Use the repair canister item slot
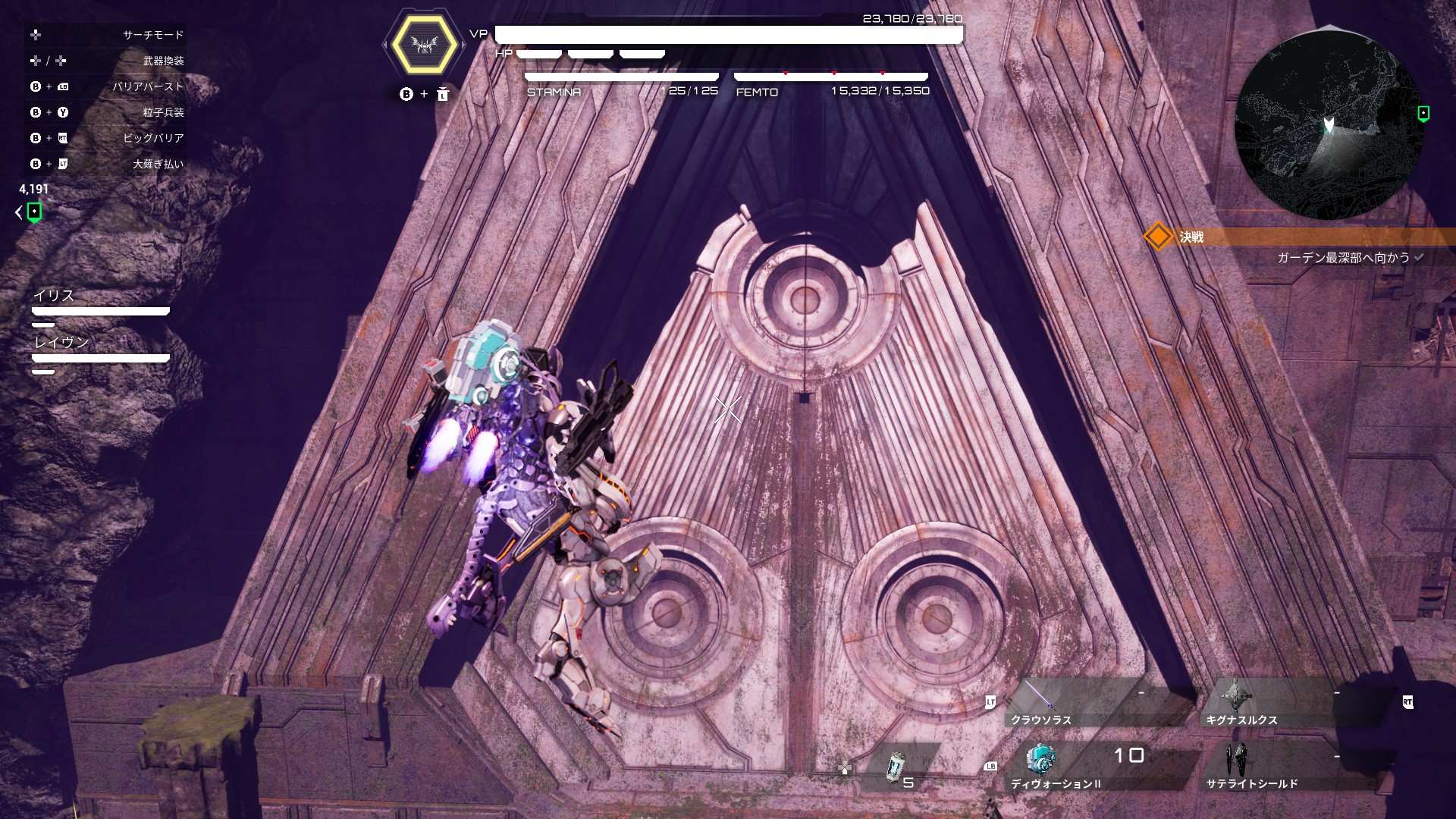This screenshot has height=819, width=1456. coord(899,767)
